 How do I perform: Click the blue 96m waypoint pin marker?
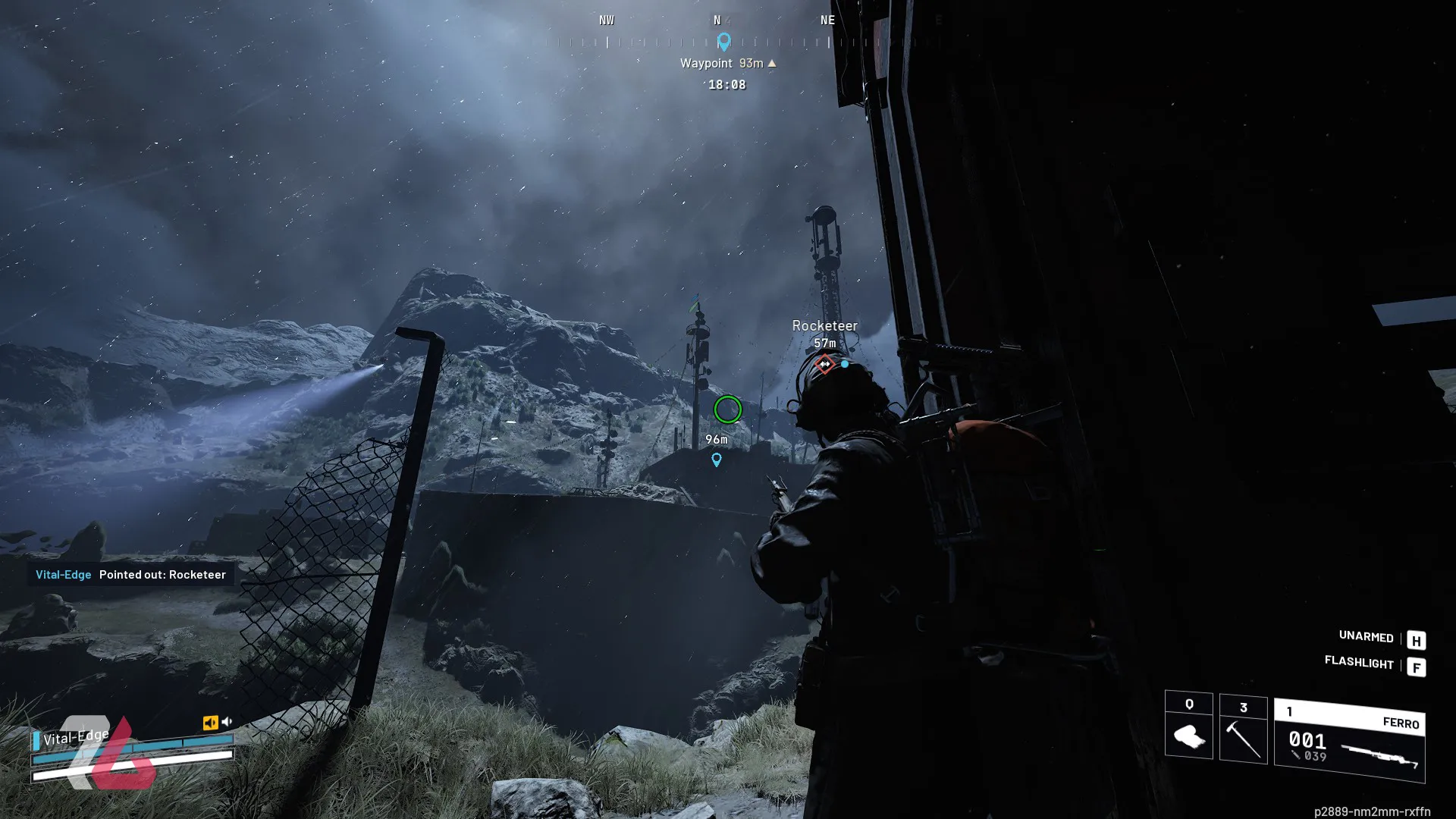click(717, 460)
